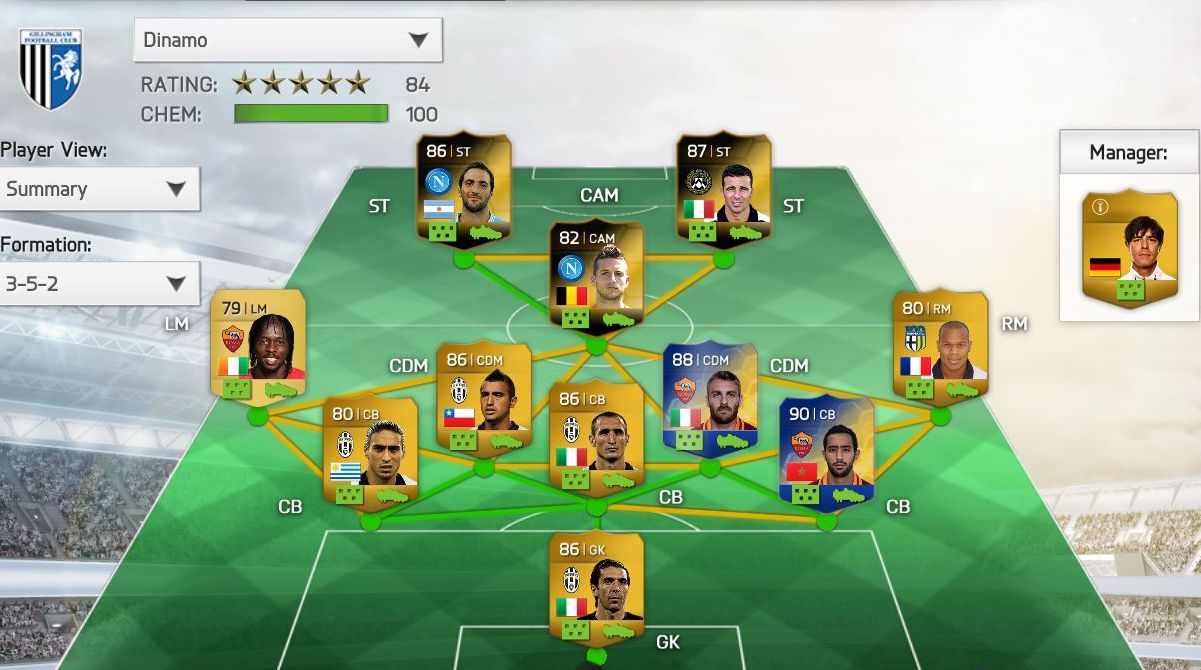This screenshot has width=1201, height=670.
Task: Select the 80-rated left CB card
Action: coord(369,453)
